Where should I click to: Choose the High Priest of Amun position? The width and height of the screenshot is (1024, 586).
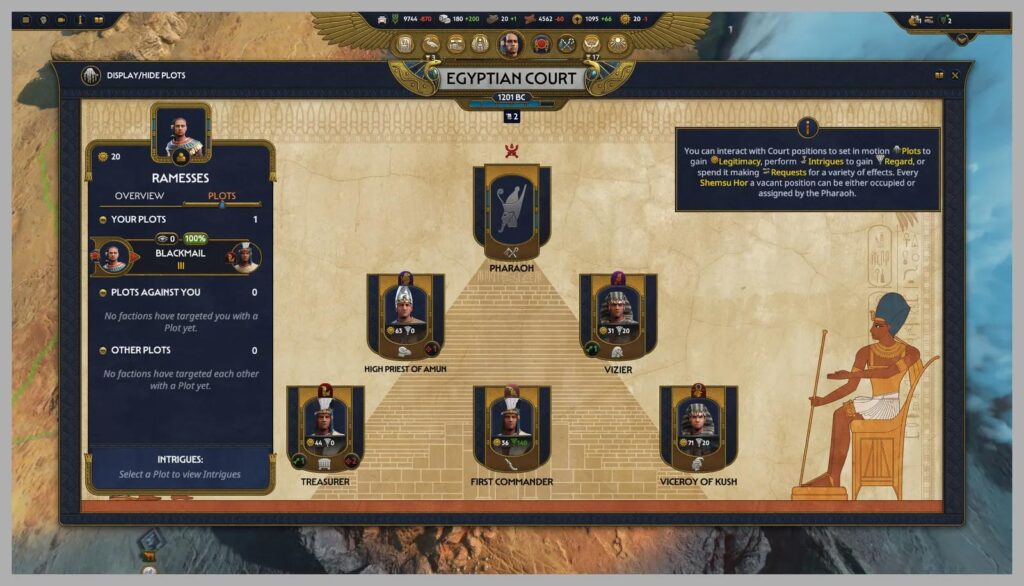coord(405,315)
